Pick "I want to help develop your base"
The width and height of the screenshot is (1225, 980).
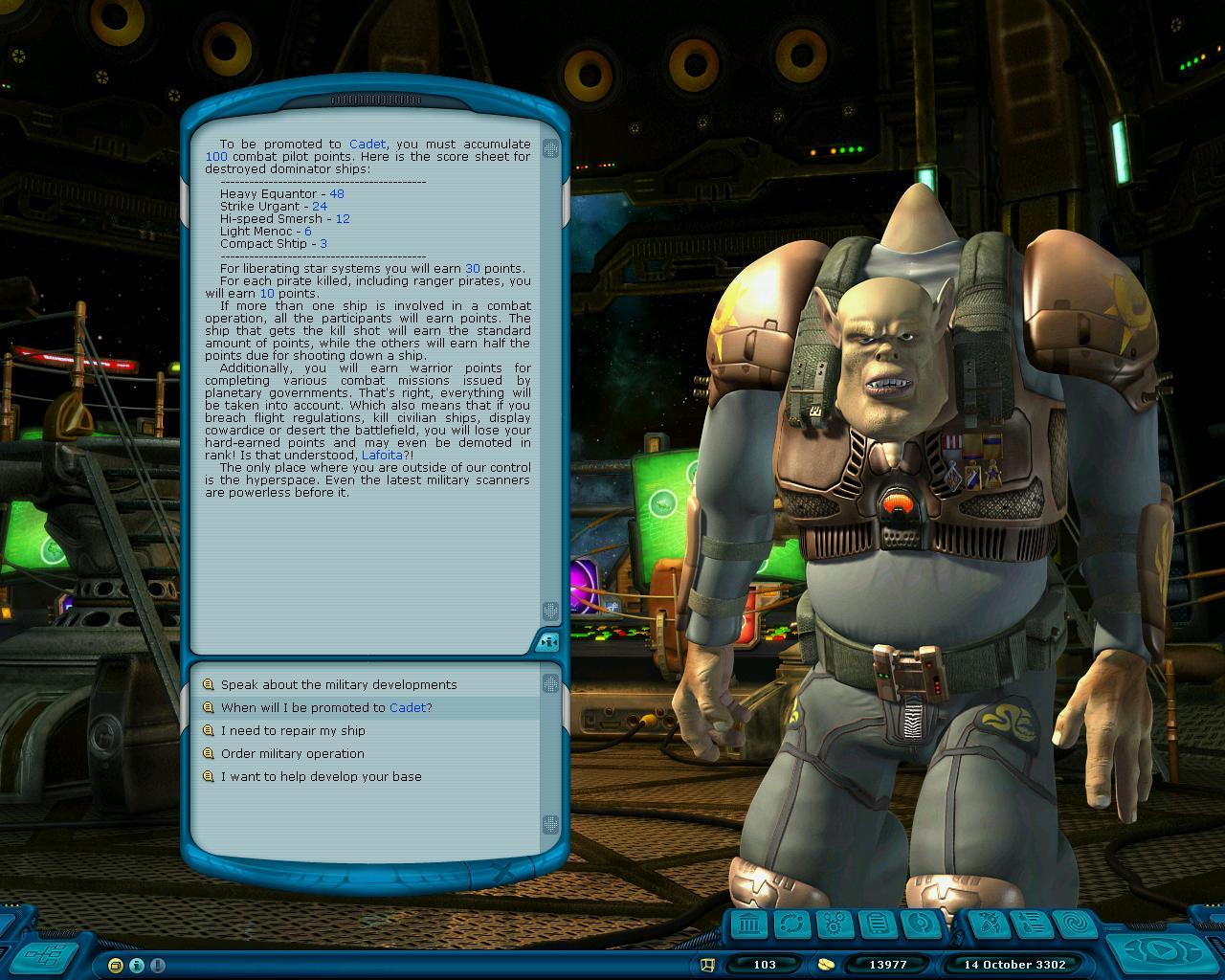[x=321, y=776]
